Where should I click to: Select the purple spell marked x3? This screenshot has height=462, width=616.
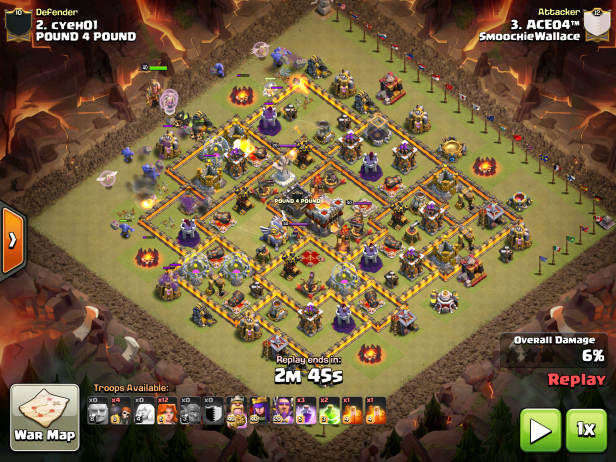coord(305,412)
